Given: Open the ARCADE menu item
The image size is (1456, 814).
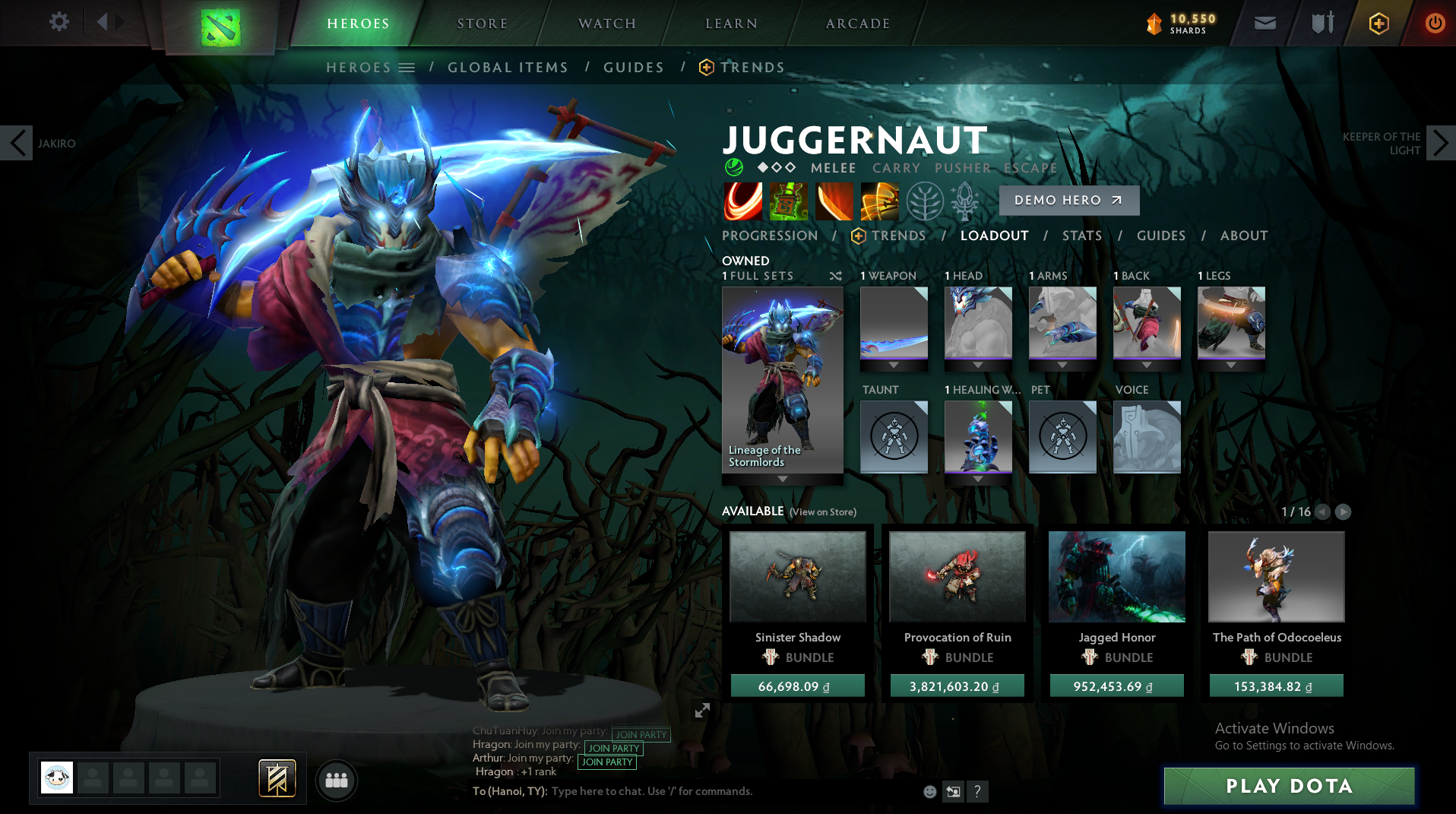Looking at the screenshot, I should point(857,23).
